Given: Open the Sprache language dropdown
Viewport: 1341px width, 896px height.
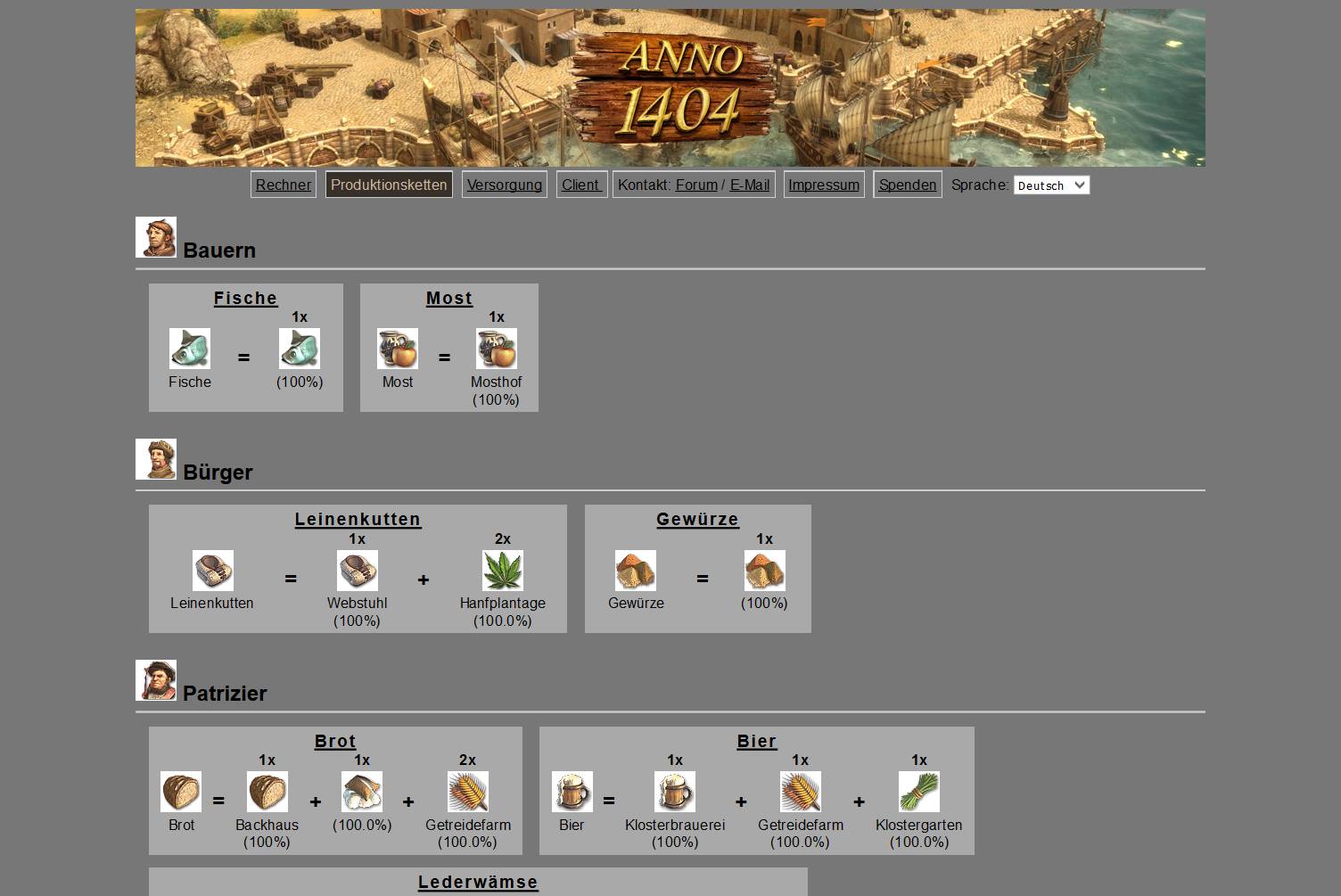Looking at the screenshot, I should (1052, 185).
